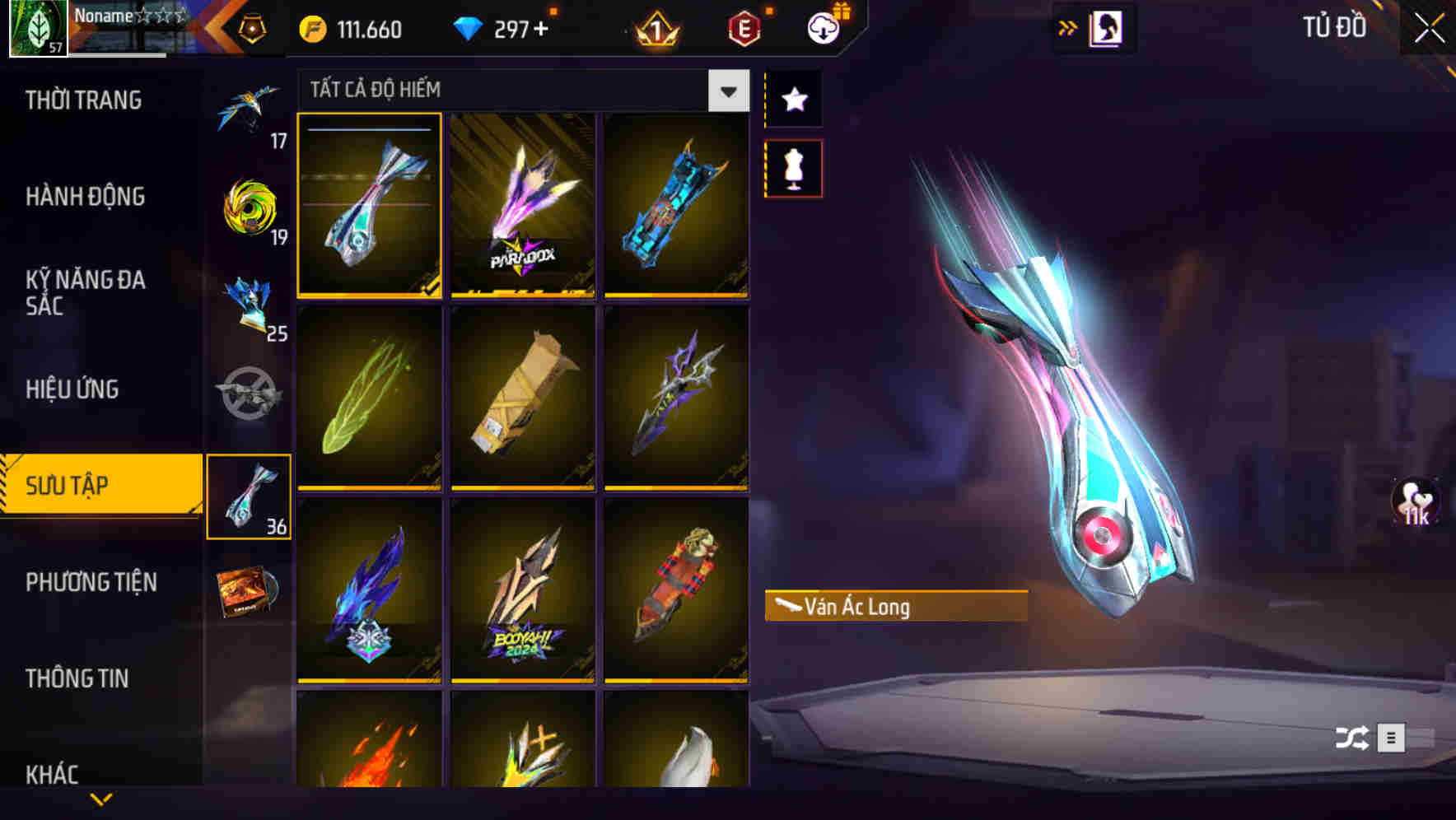Toggle the mannequin preview mode
Image resolution: width=1456 pixels, height=820 pixels.
[x=793, y=168]
